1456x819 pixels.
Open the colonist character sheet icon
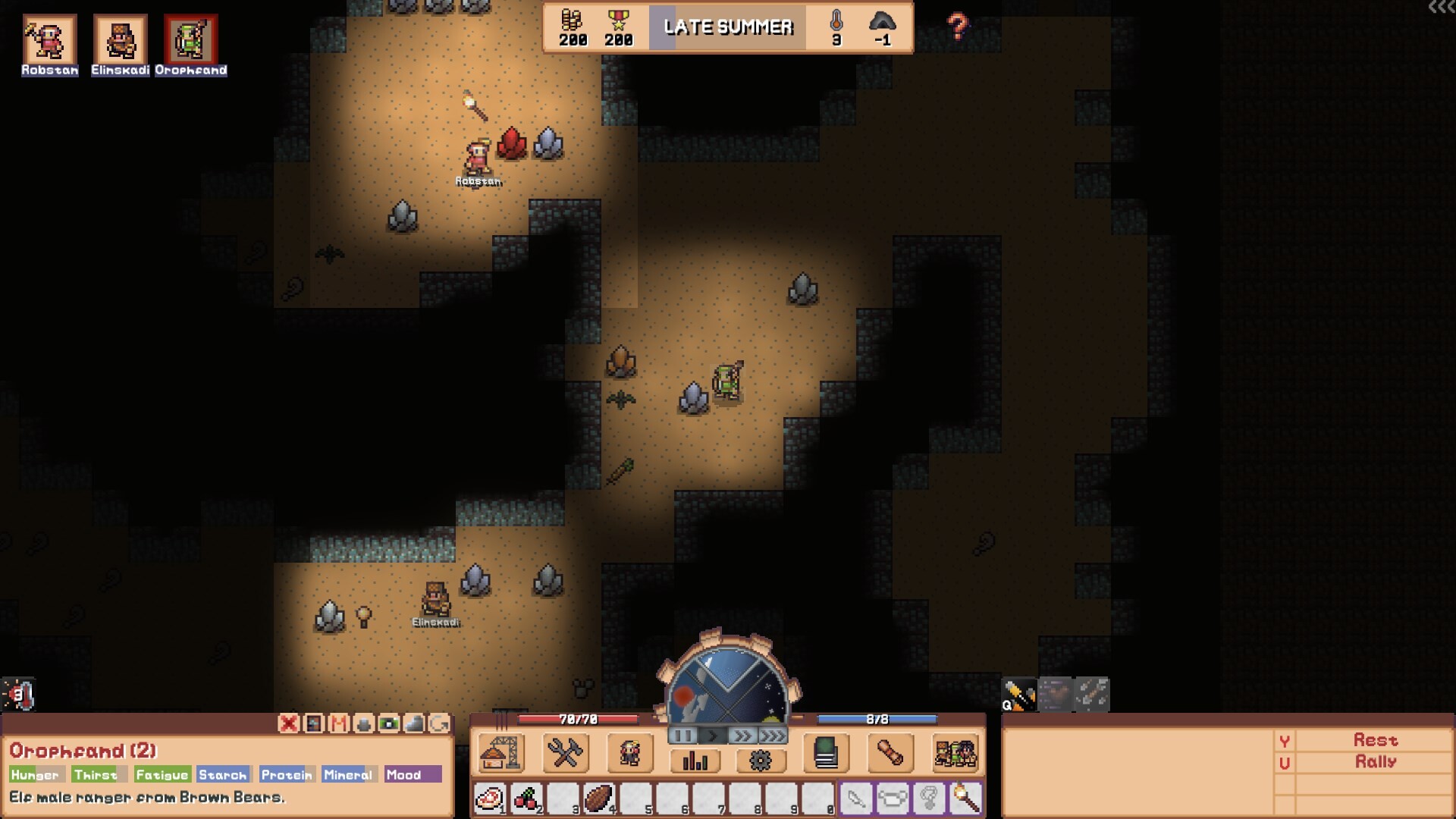click(629, 754)
